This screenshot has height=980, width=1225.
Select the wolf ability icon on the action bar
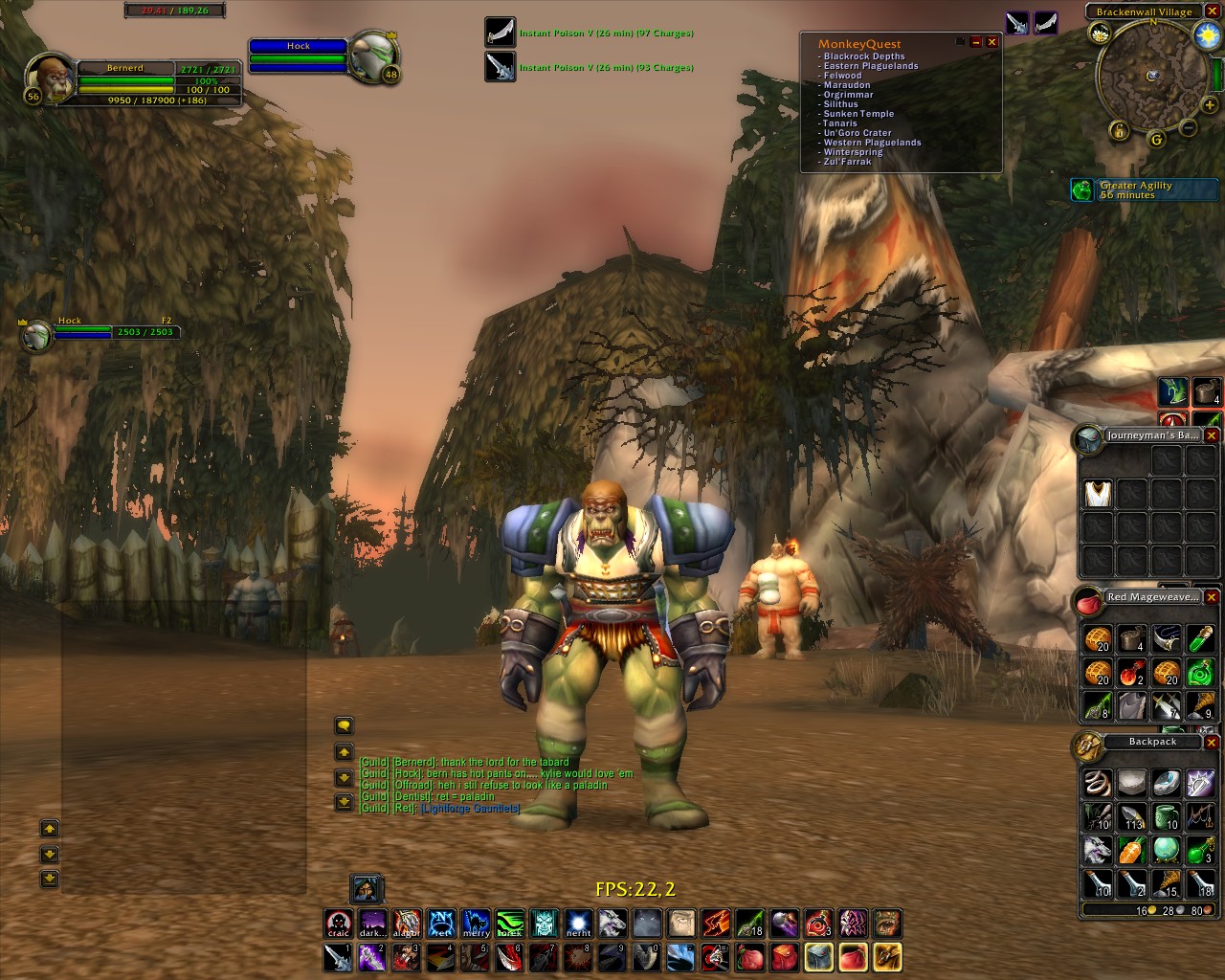click(x=612, y=922)
